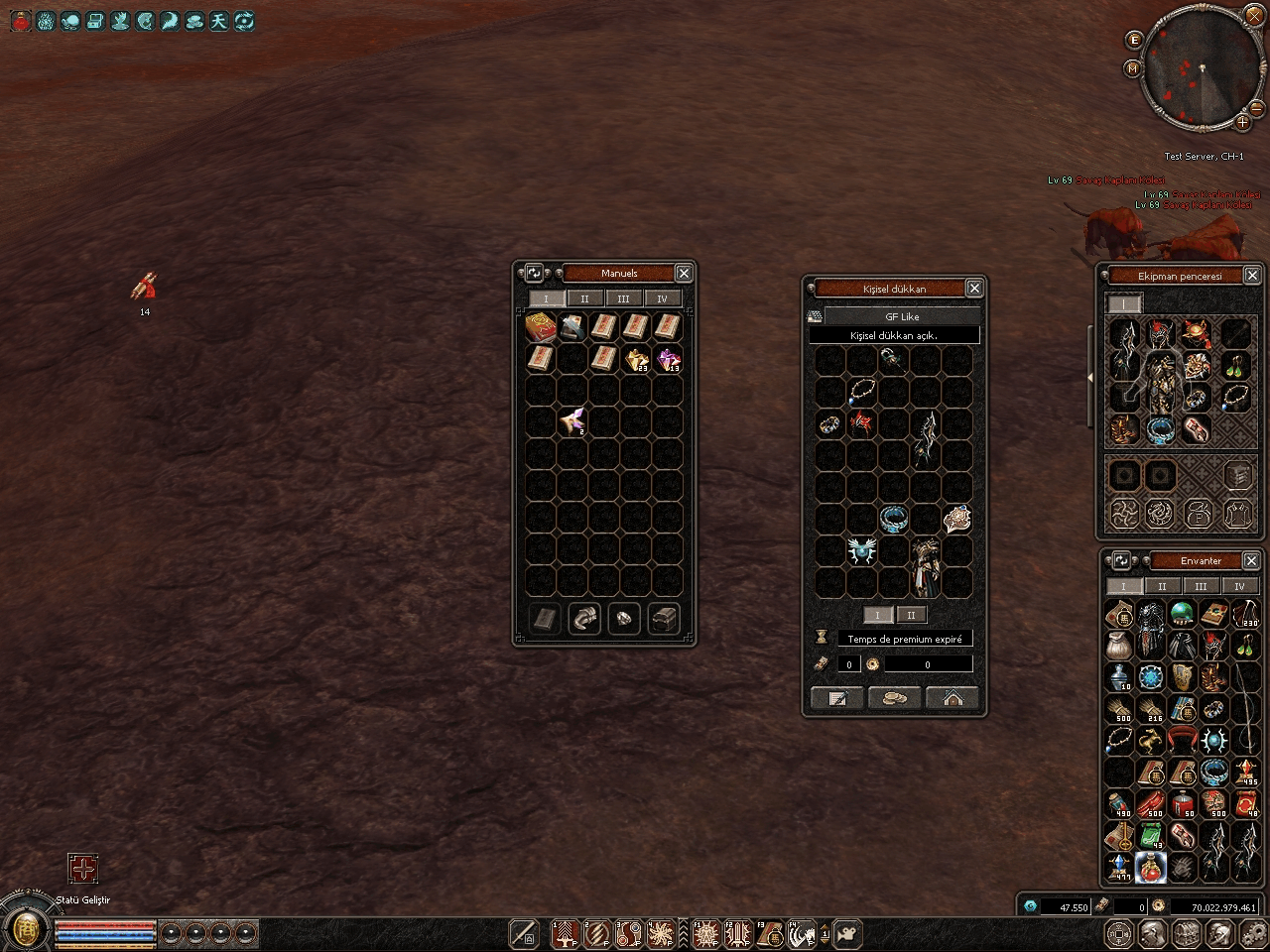Close the Ekipman penceresi window
This screenshot has width=1270, height=952.
pos(1252,276)
